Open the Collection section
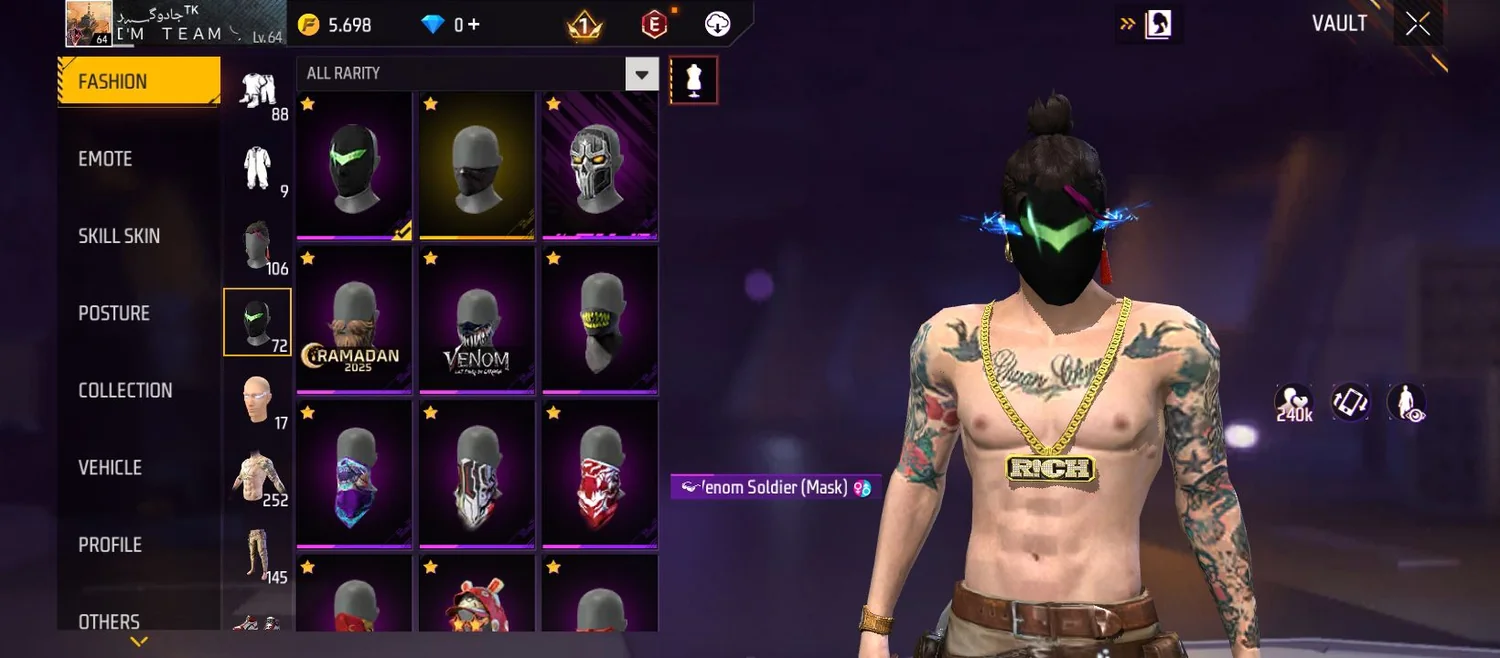The height and width of the screenshot is (658, 1500). [x=125, y=390]
